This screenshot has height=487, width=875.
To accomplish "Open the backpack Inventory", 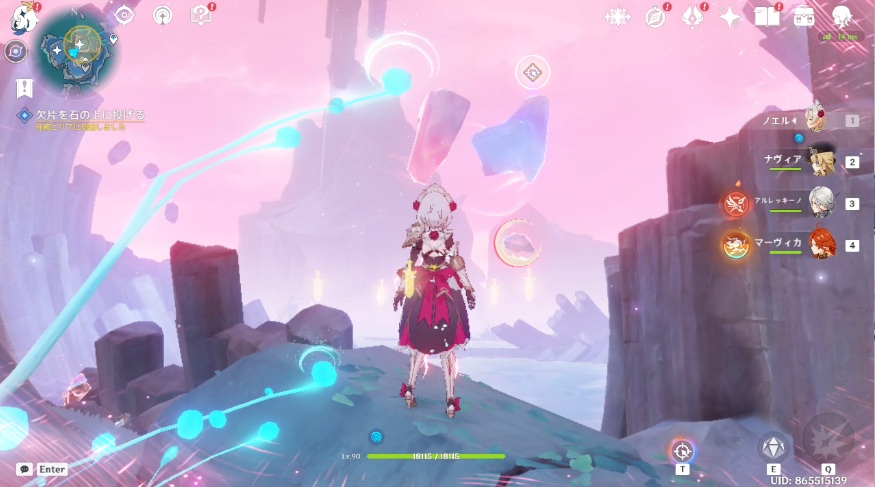I will pos(804,17).
